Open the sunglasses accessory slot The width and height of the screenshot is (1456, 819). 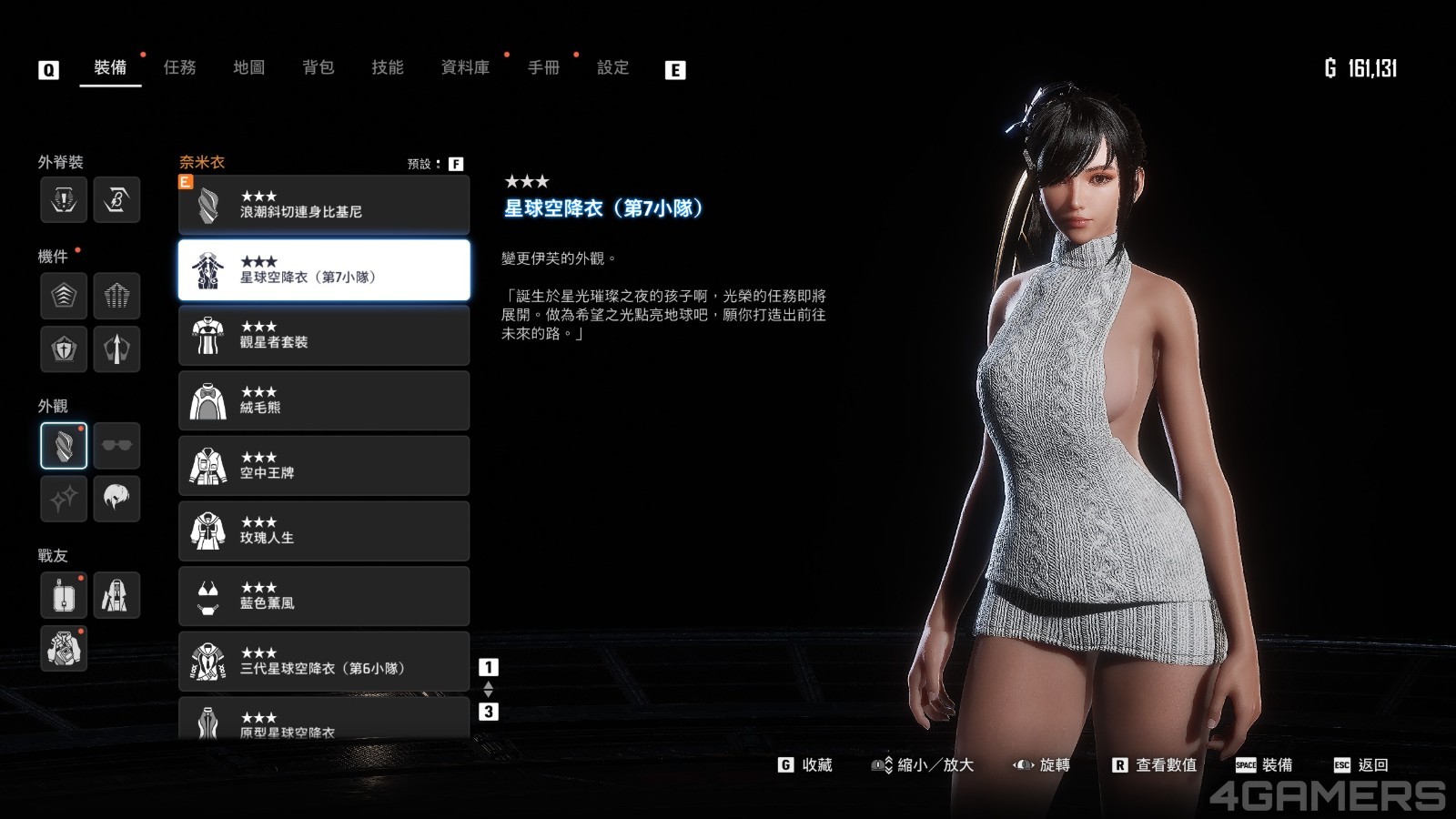(116, 445)
